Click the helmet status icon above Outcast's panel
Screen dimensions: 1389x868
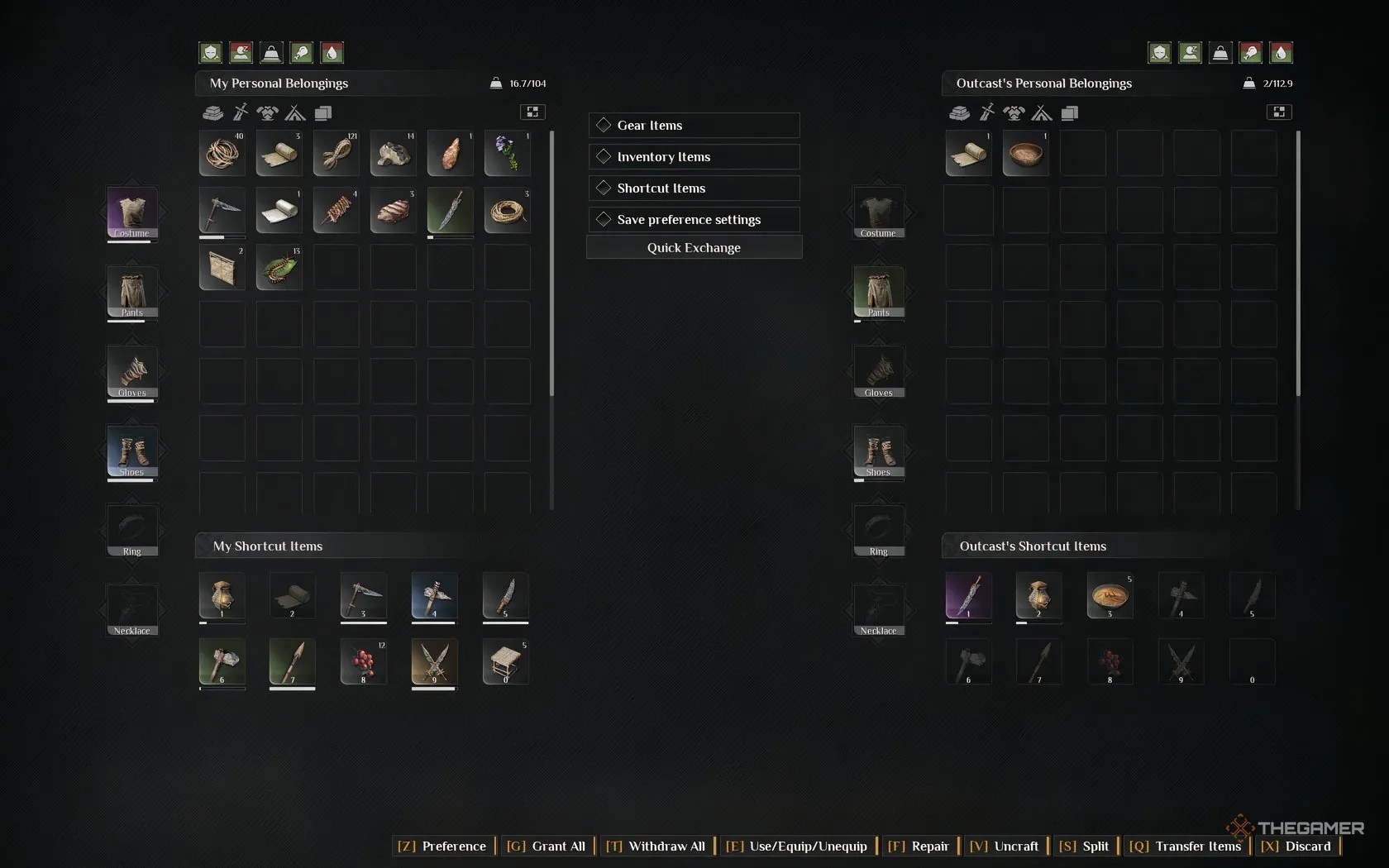click(1159, 52)
